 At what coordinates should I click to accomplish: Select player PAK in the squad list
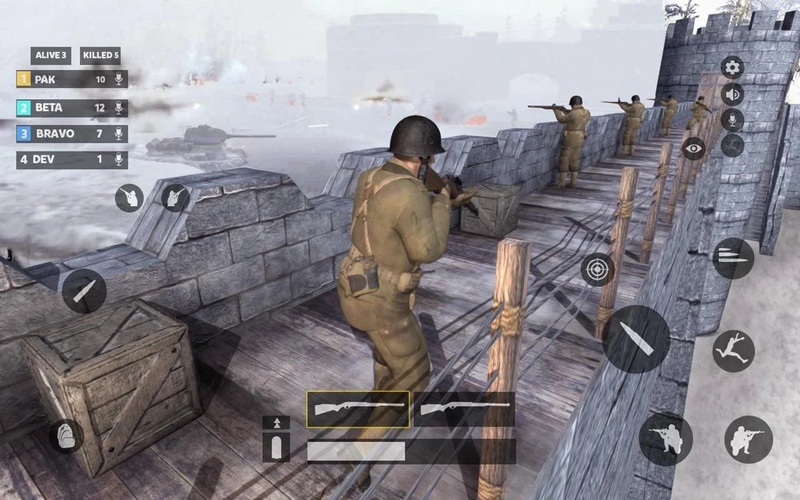tap(60, 79)
